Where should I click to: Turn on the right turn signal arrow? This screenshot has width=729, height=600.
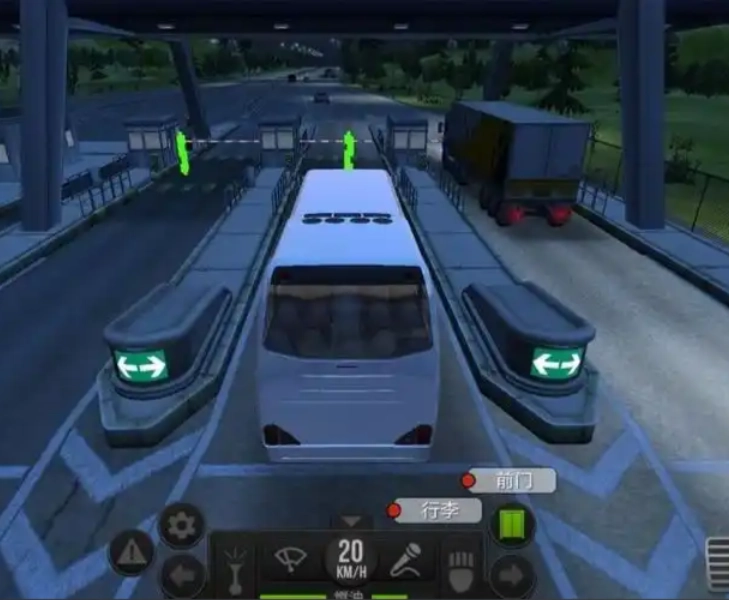point(511,576)
